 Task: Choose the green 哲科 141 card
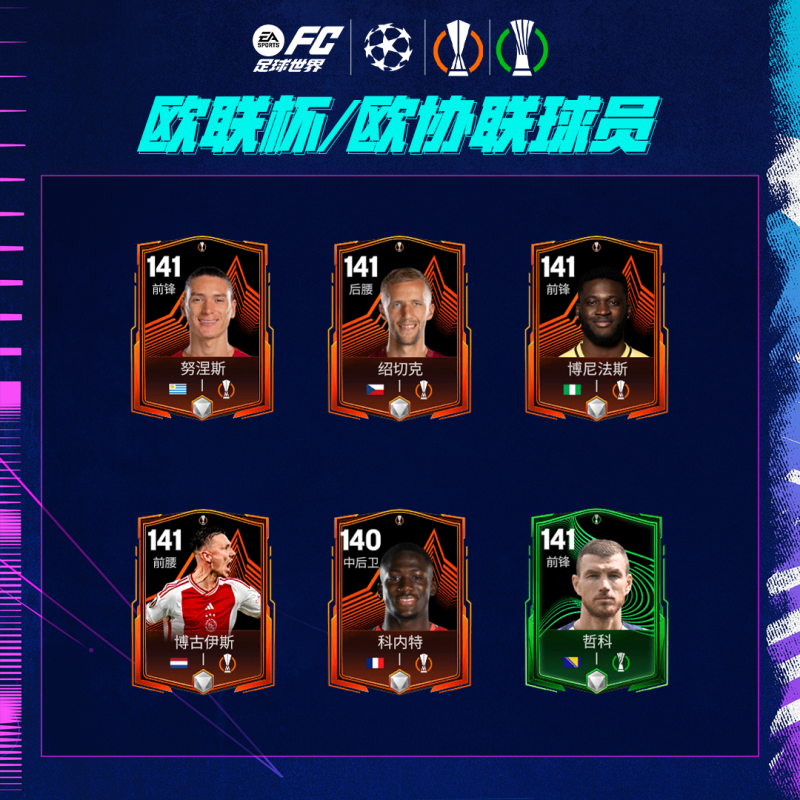point(597,601)
